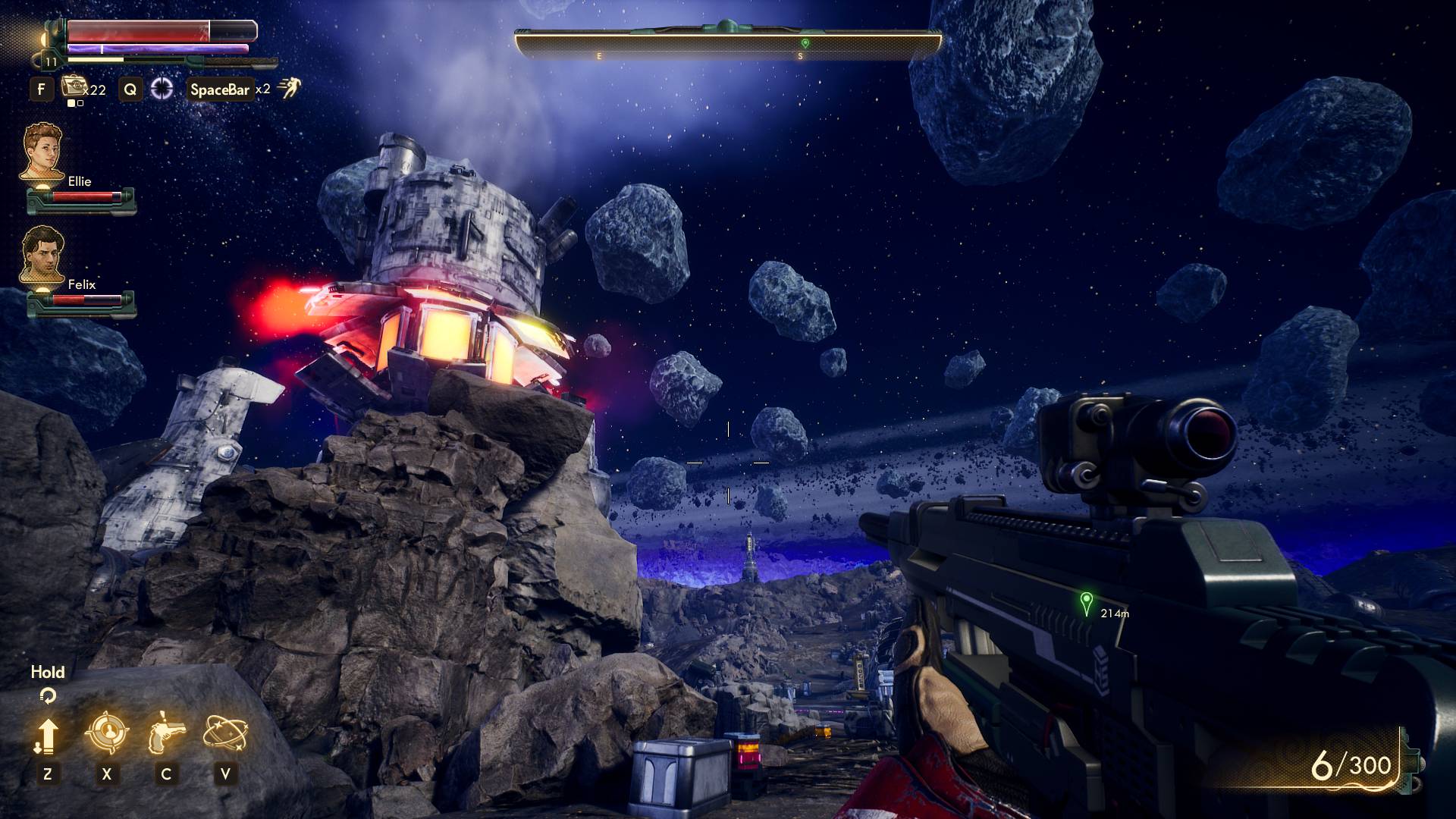Click the dodge running figure icon
This screenshot has width=1456, height=819.
(x=289, y=88)
